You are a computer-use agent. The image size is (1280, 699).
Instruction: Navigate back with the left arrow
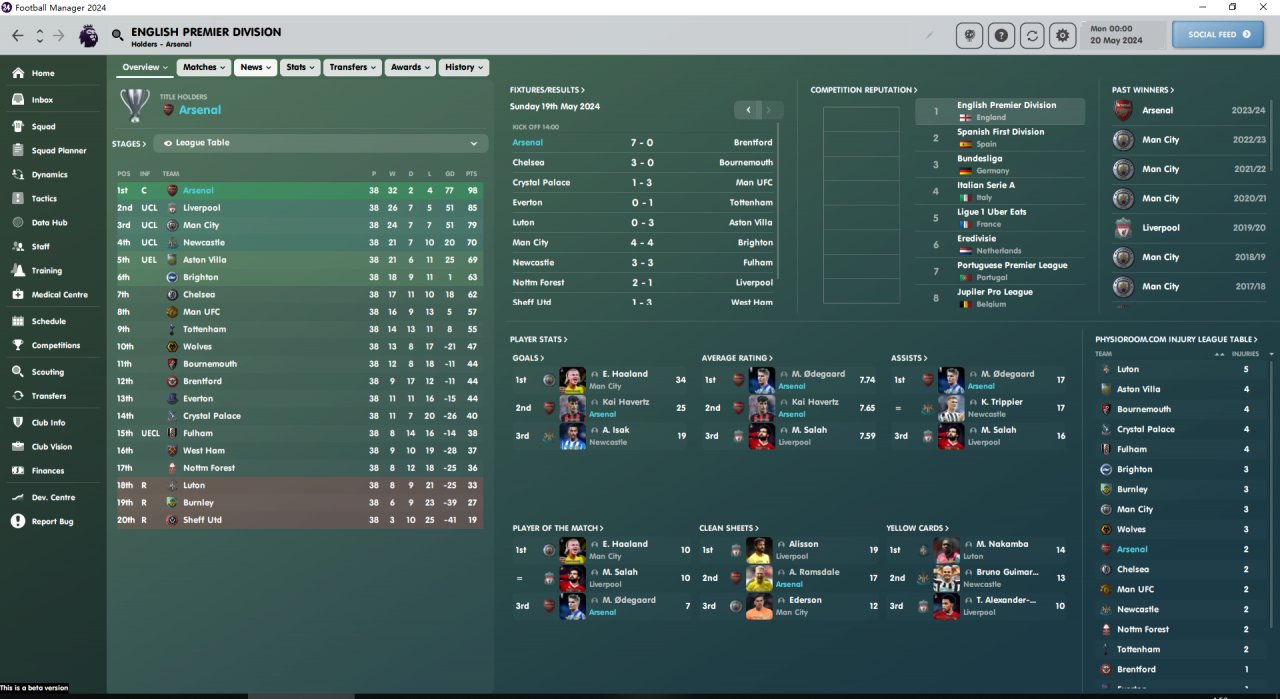[18, 35]
